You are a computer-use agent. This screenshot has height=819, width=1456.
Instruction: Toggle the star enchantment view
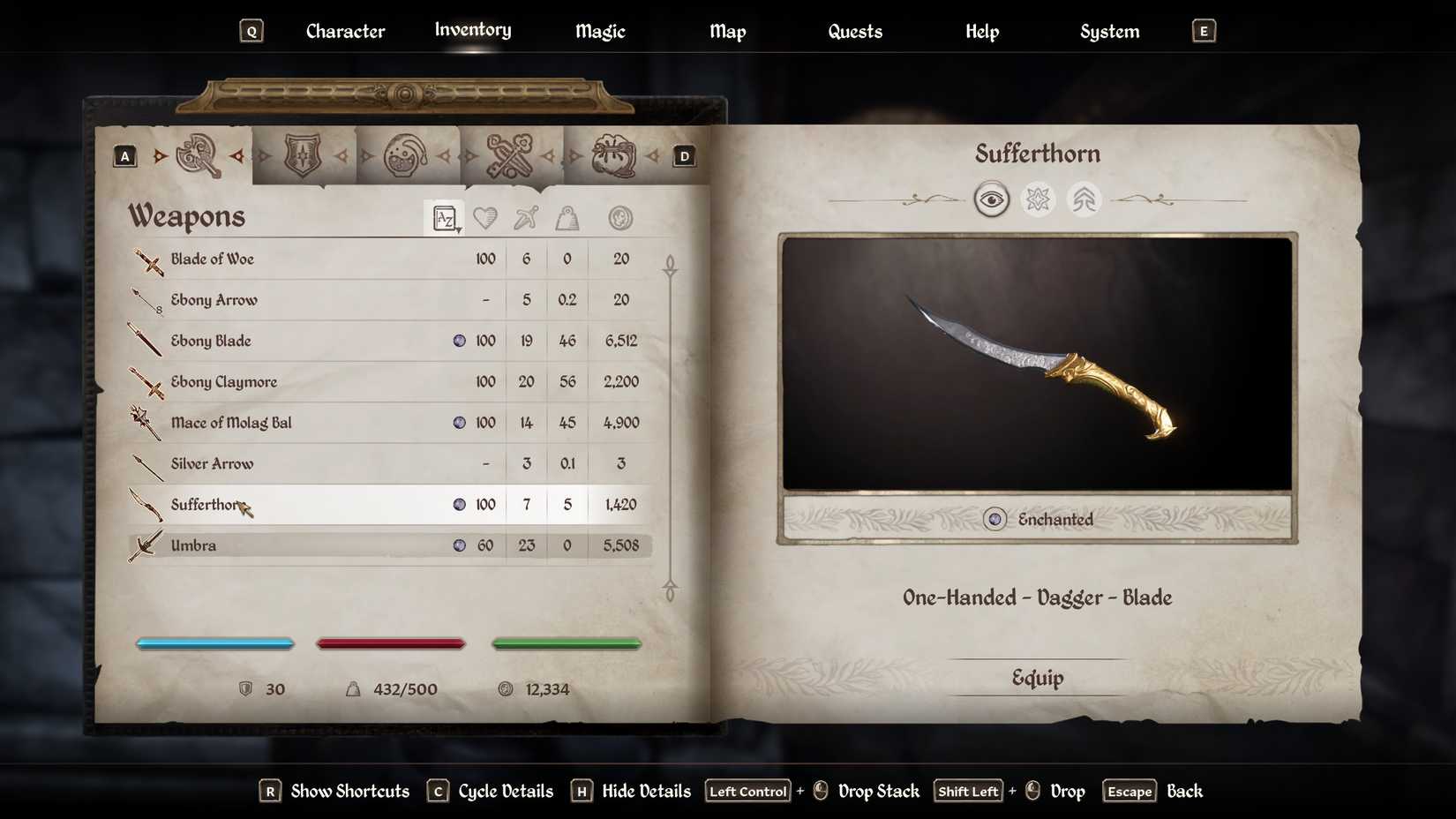[x=1039, y=199]
